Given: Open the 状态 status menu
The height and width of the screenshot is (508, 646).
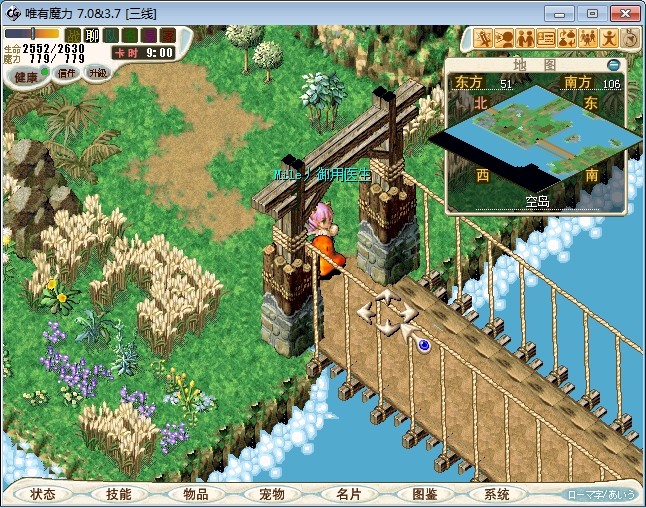Looking at the screenshot, I should pos(43,494).
